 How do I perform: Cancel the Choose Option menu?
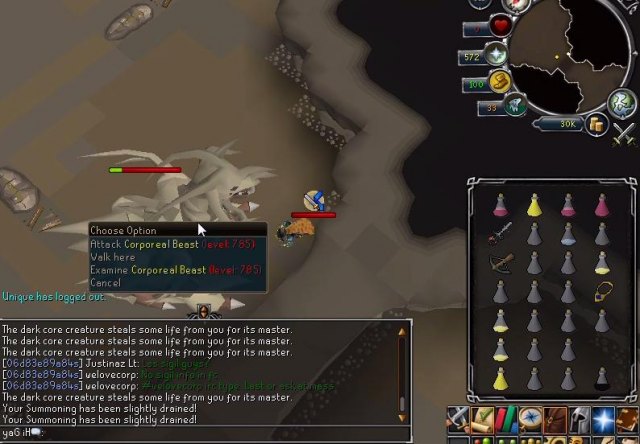click(105, 283)
